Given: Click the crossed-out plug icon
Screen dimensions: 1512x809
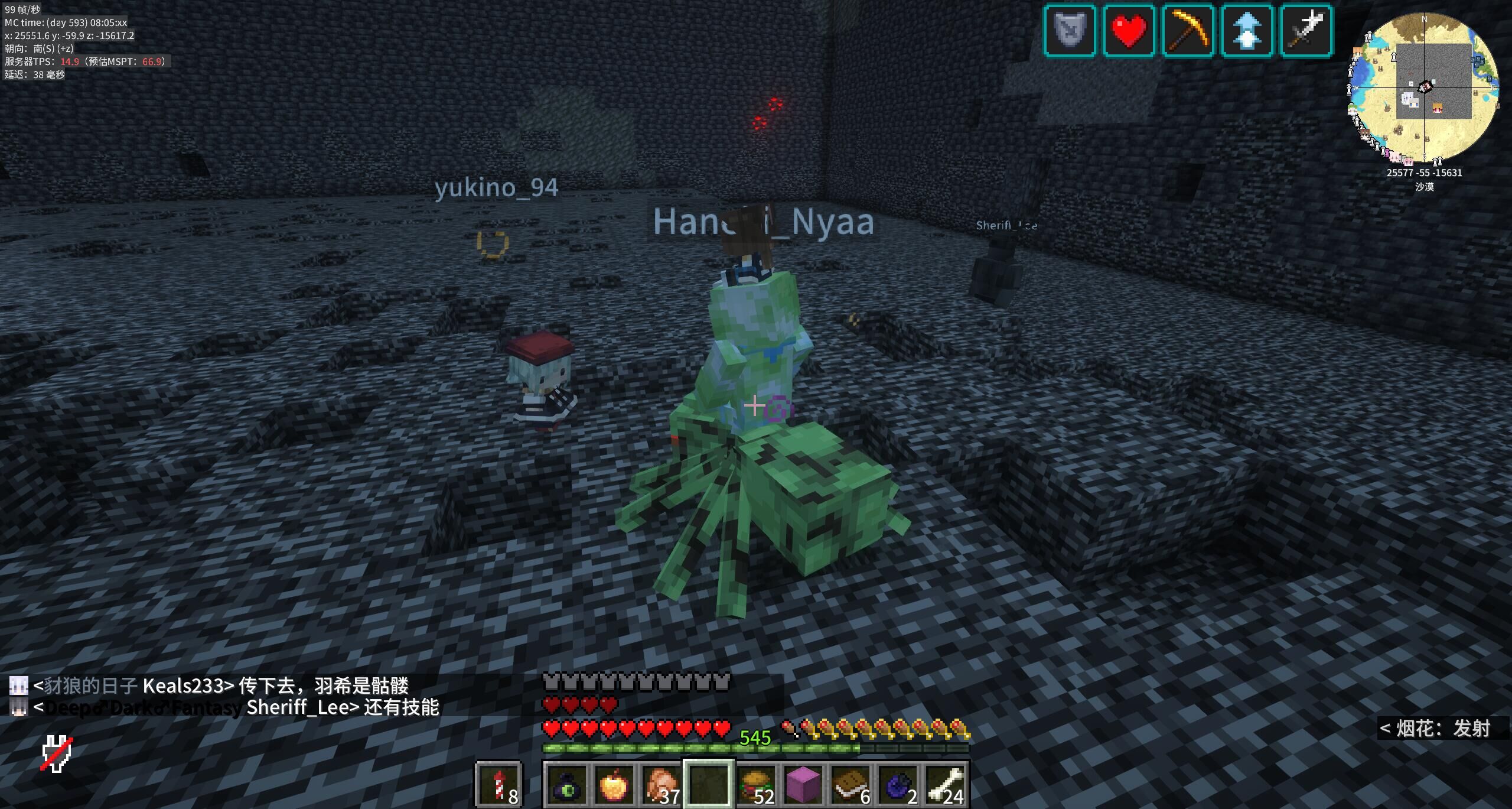Looking at the screenshot, I should point(57,754).
